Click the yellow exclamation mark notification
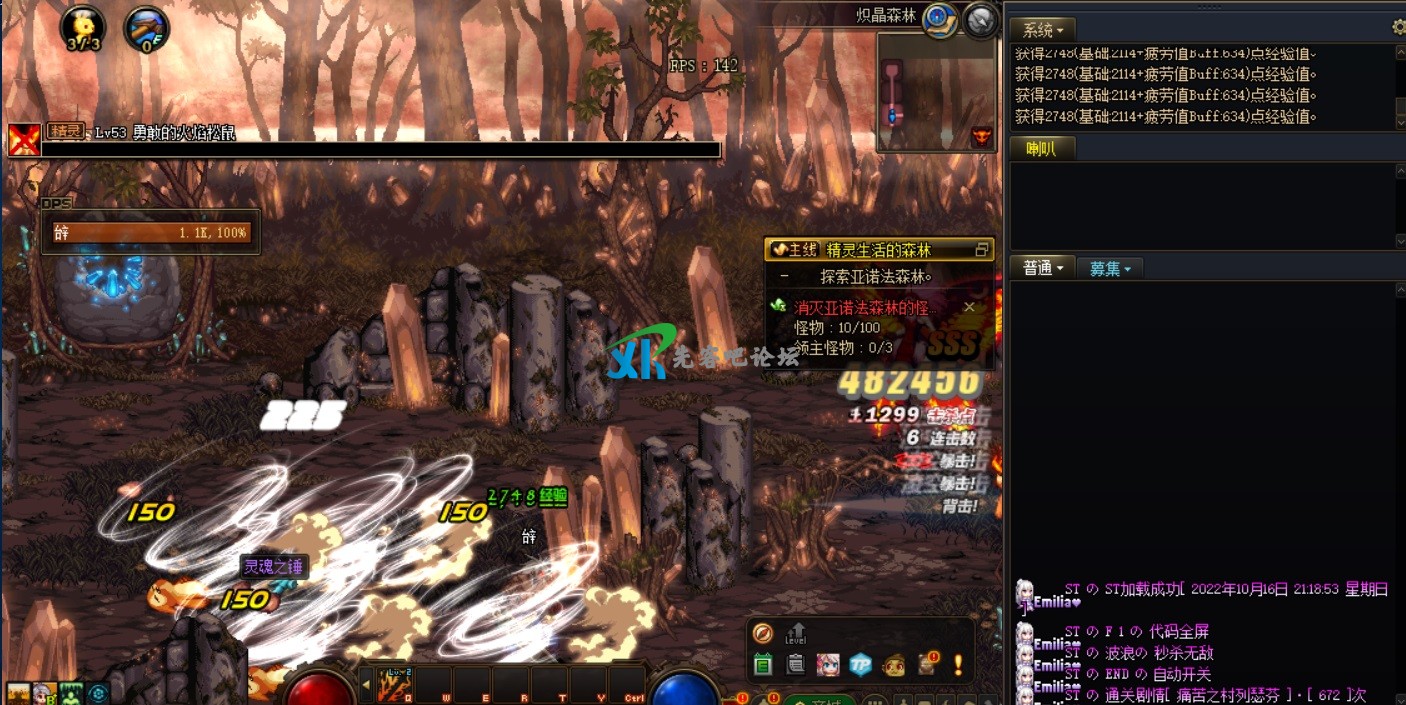This screenshot has width=1406, height=705. (957, 664)
